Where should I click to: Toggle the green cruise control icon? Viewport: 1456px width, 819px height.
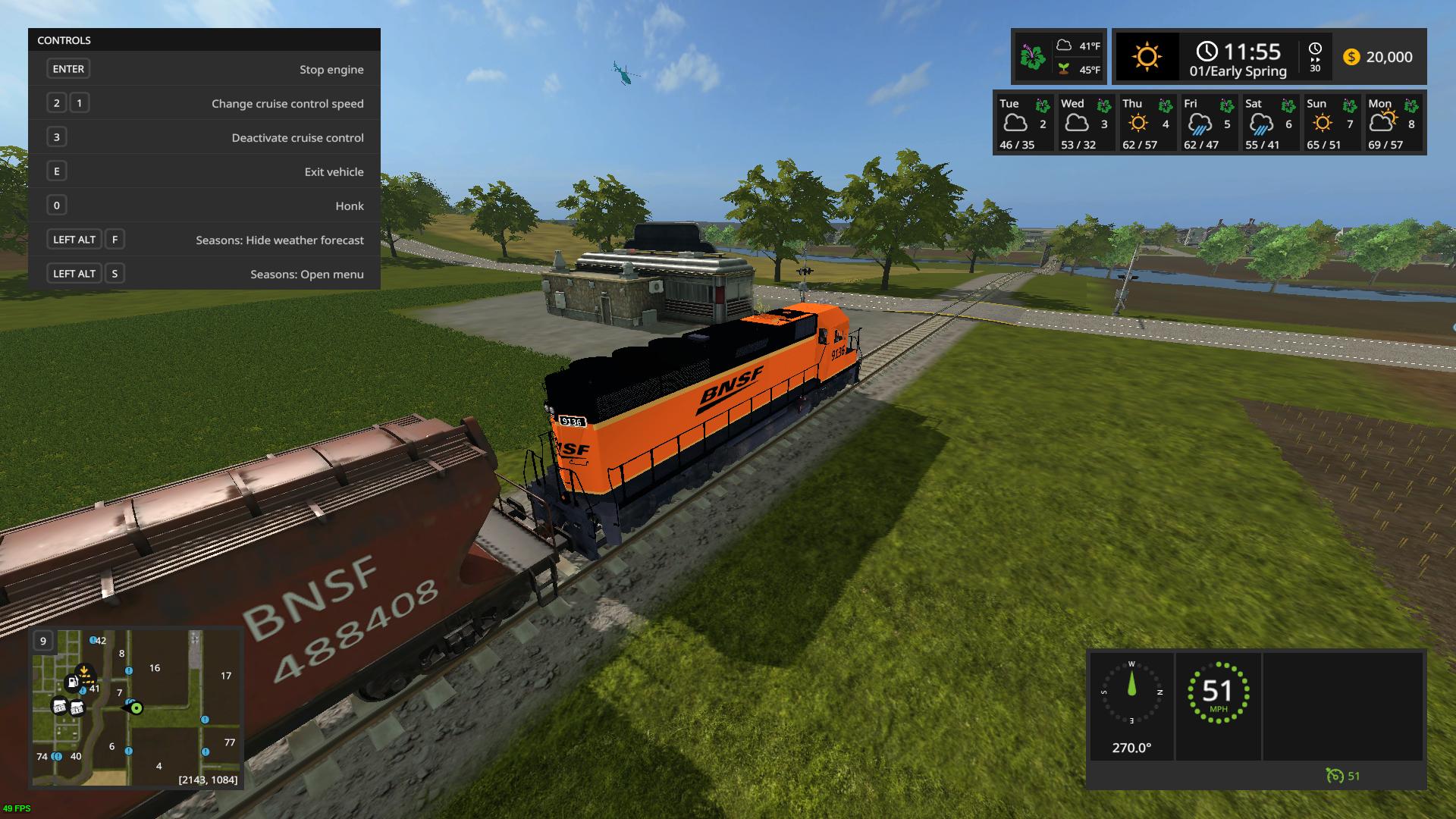coord(1335,776)
